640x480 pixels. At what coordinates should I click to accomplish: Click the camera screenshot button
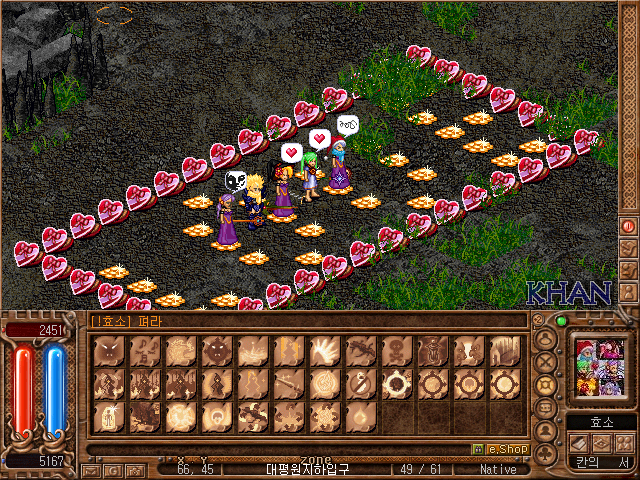[135, 469]
